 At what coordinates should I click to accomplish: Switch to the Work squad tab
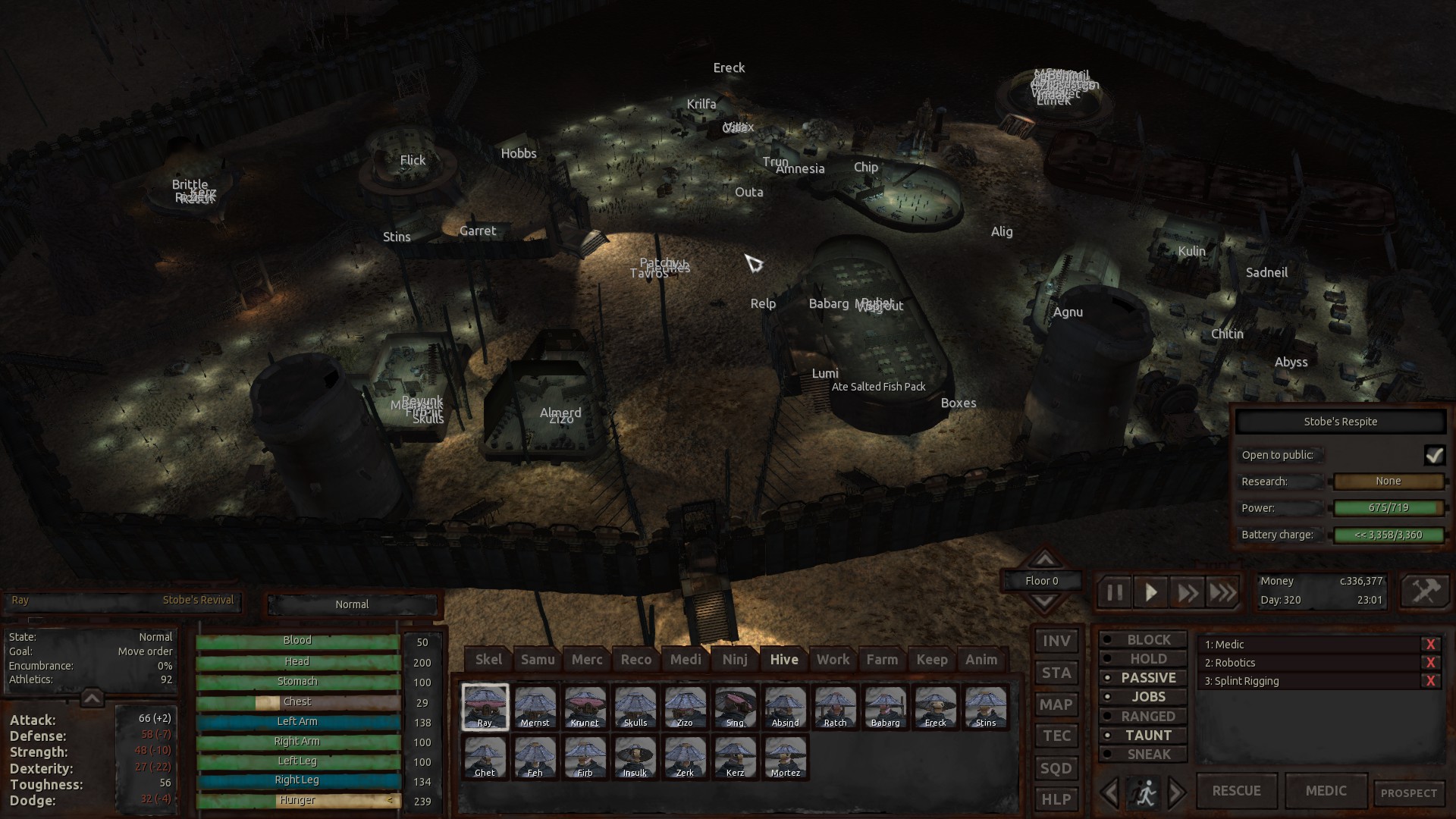pos(832,659)
